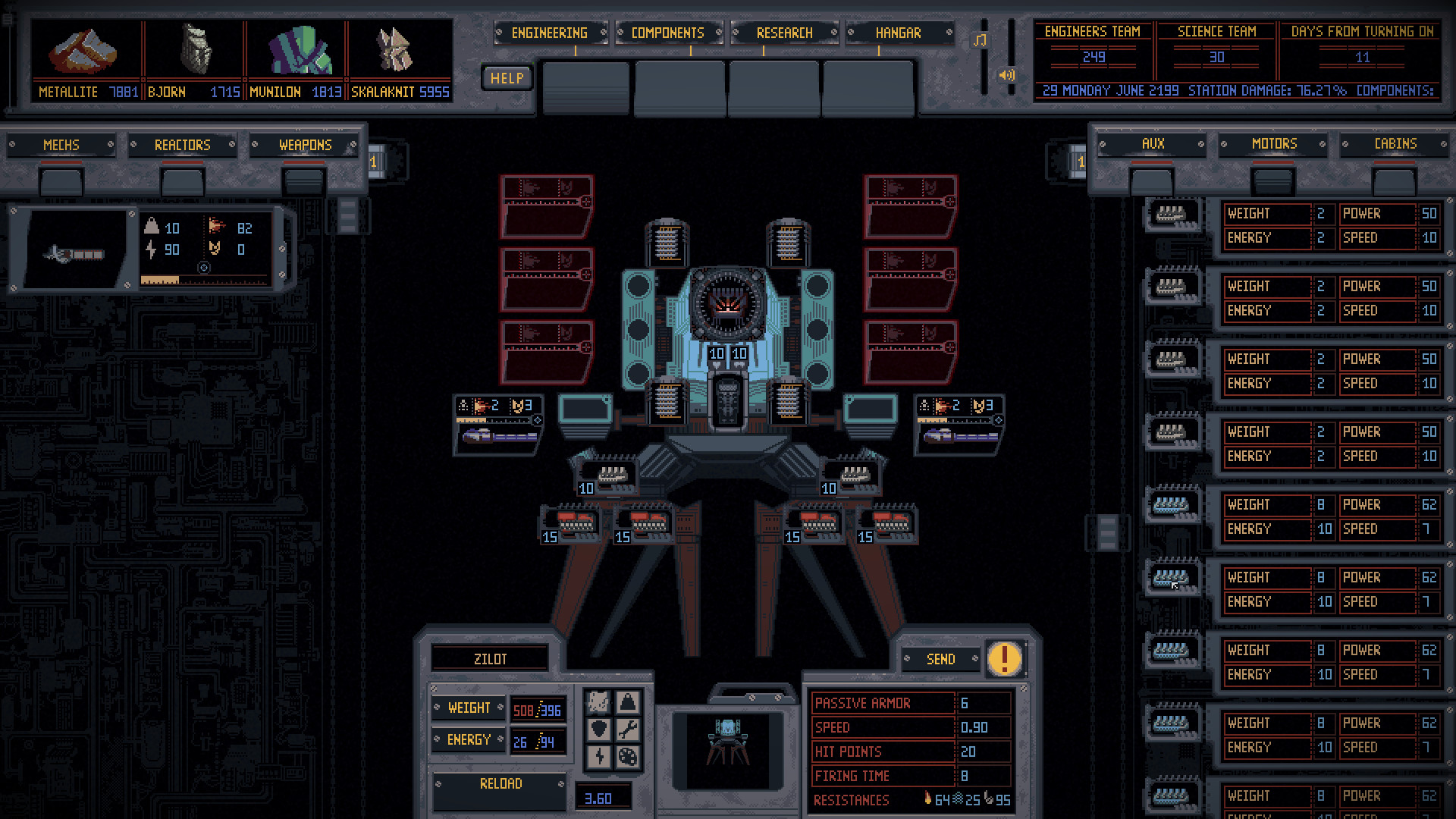The image size is (1456, 819).
Task: Open the Cabins category on the right panel
Action: tap(1395, 143)
